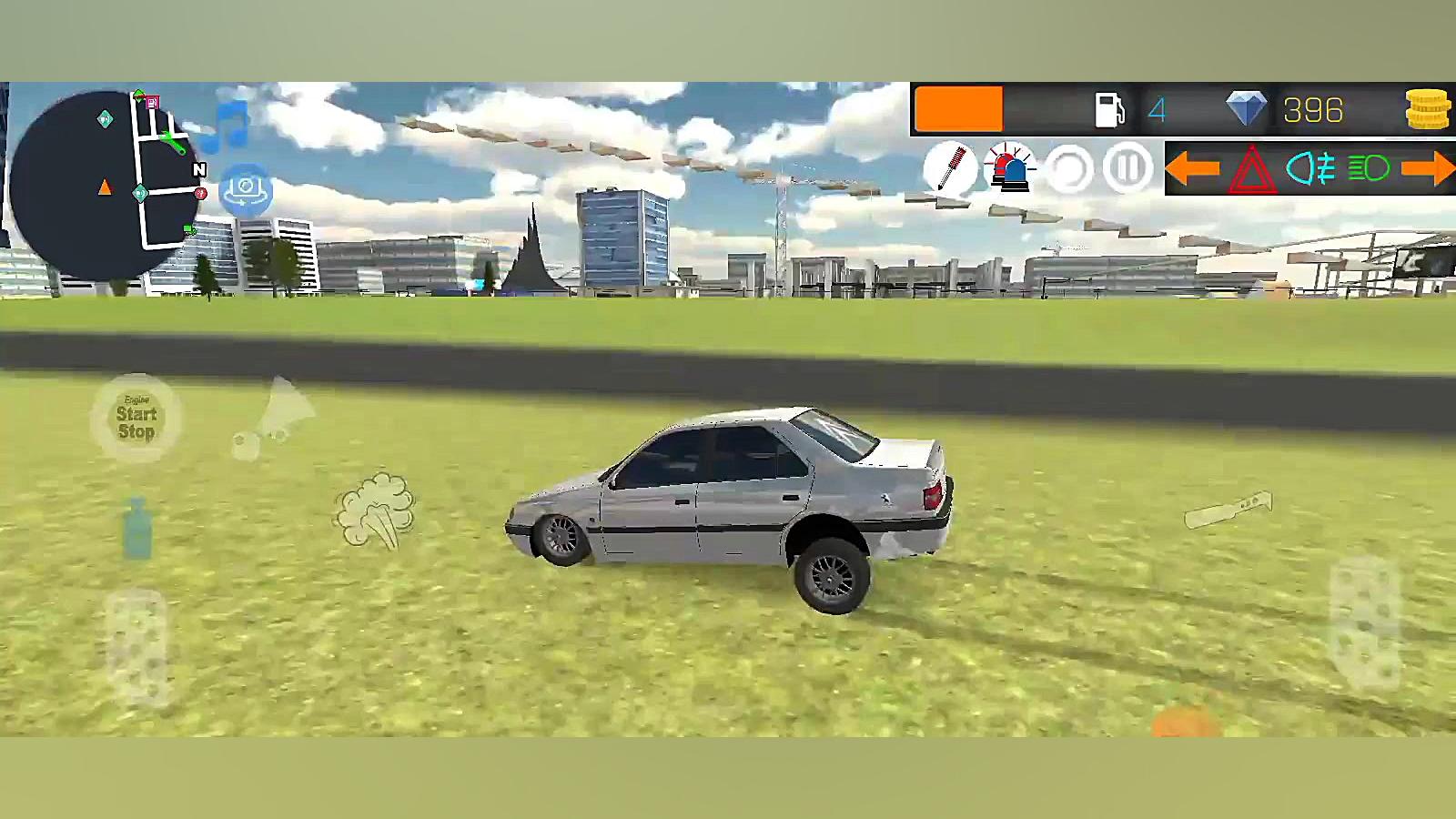Activate the left turn signal arrow

tap(1192, 168)
